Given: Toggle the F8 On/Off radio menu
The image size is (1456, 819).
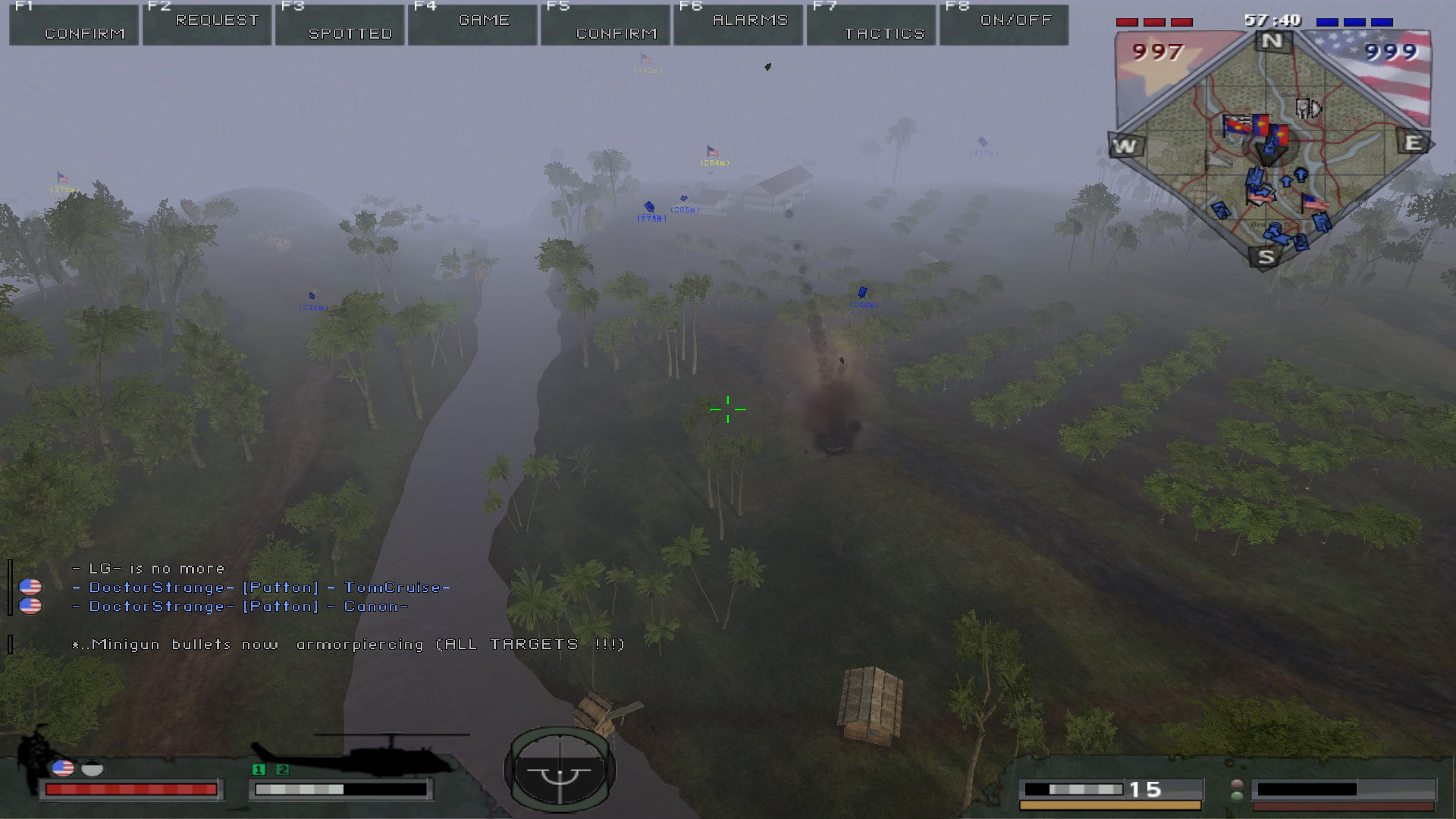Looking at the screenshot, I should pyautogui.click(x=1005, y=25).
